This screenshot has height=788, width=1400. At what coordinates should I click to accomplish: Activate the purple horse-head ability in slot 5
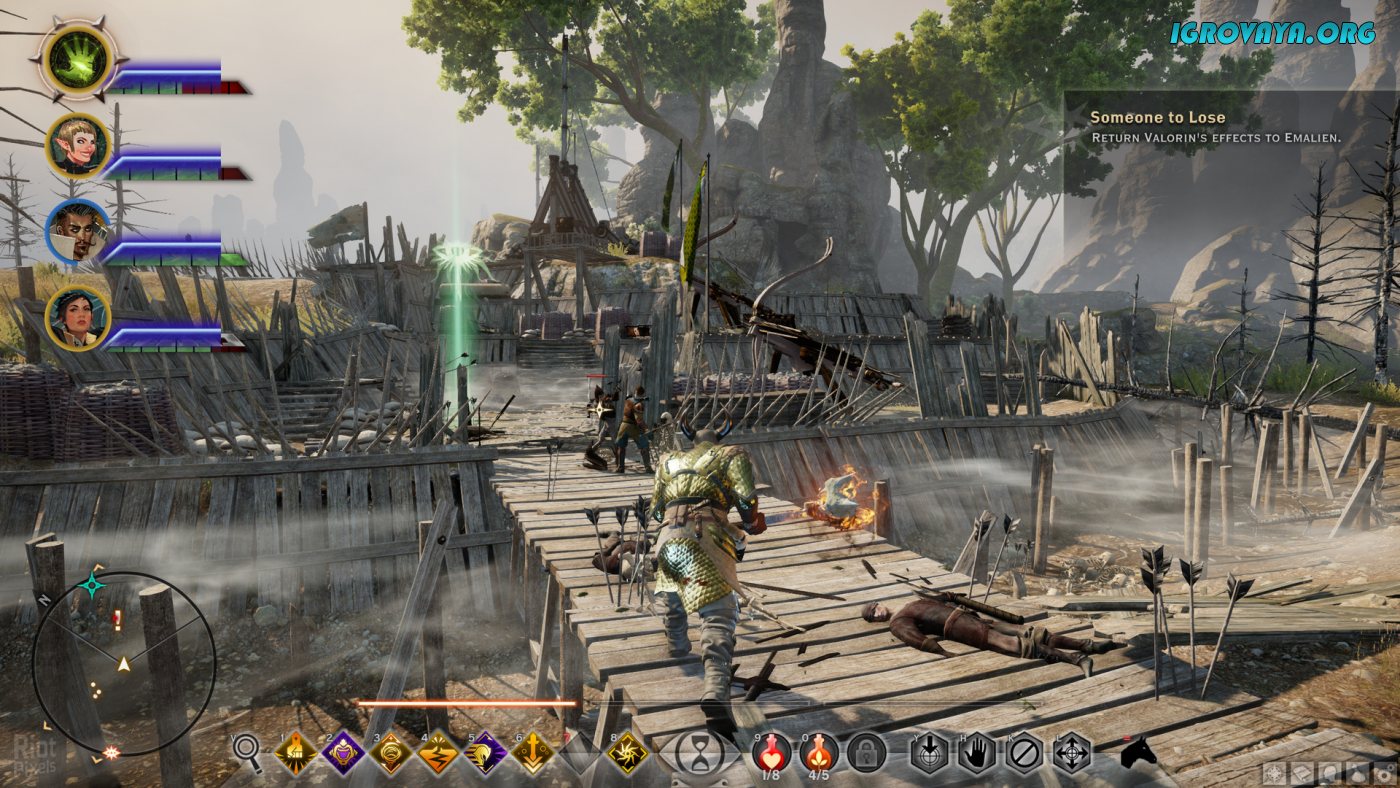pos(486,754)
